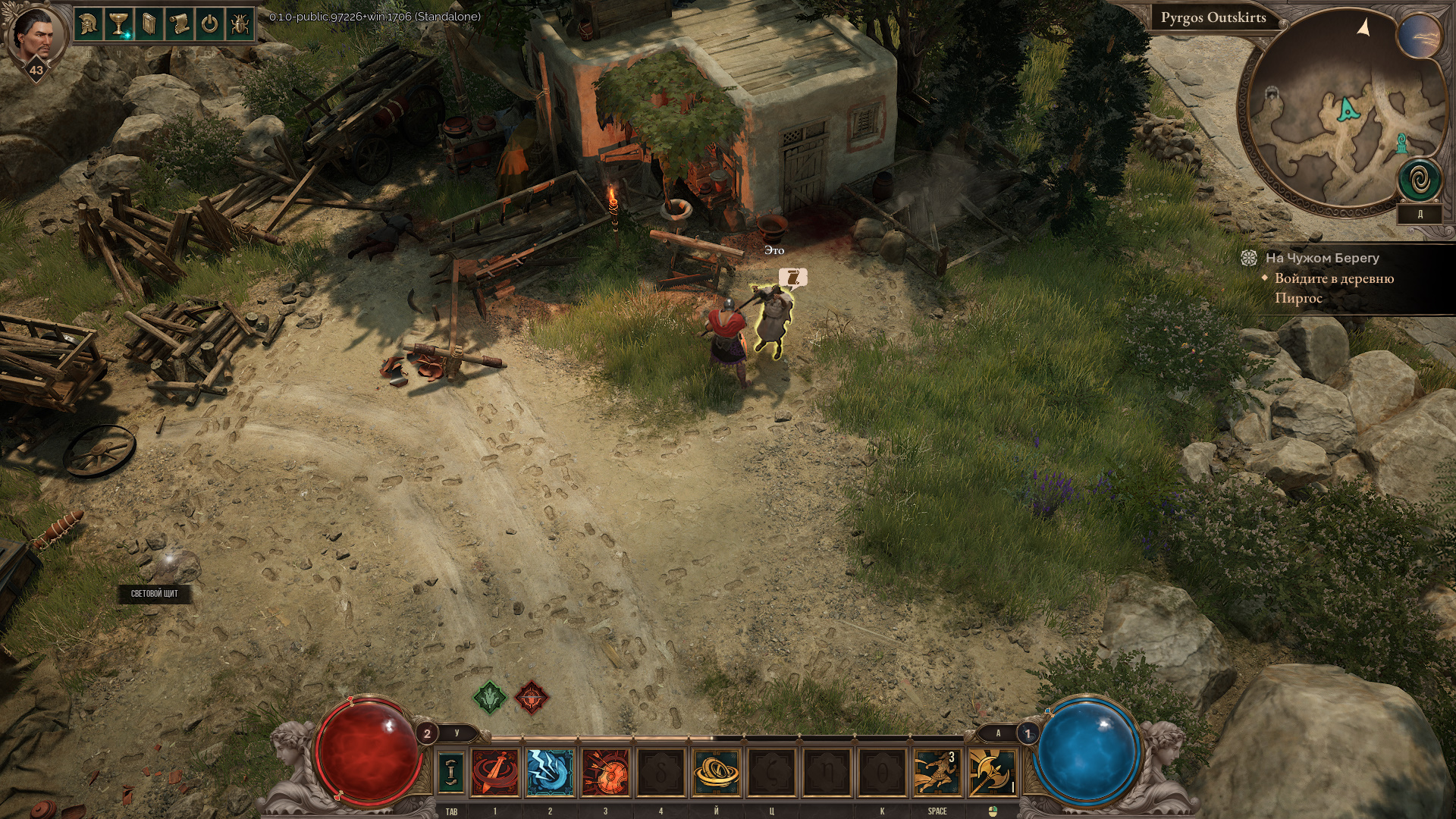
Task: Activate the red spinning sword ability
Action: (x=495, y=772)
